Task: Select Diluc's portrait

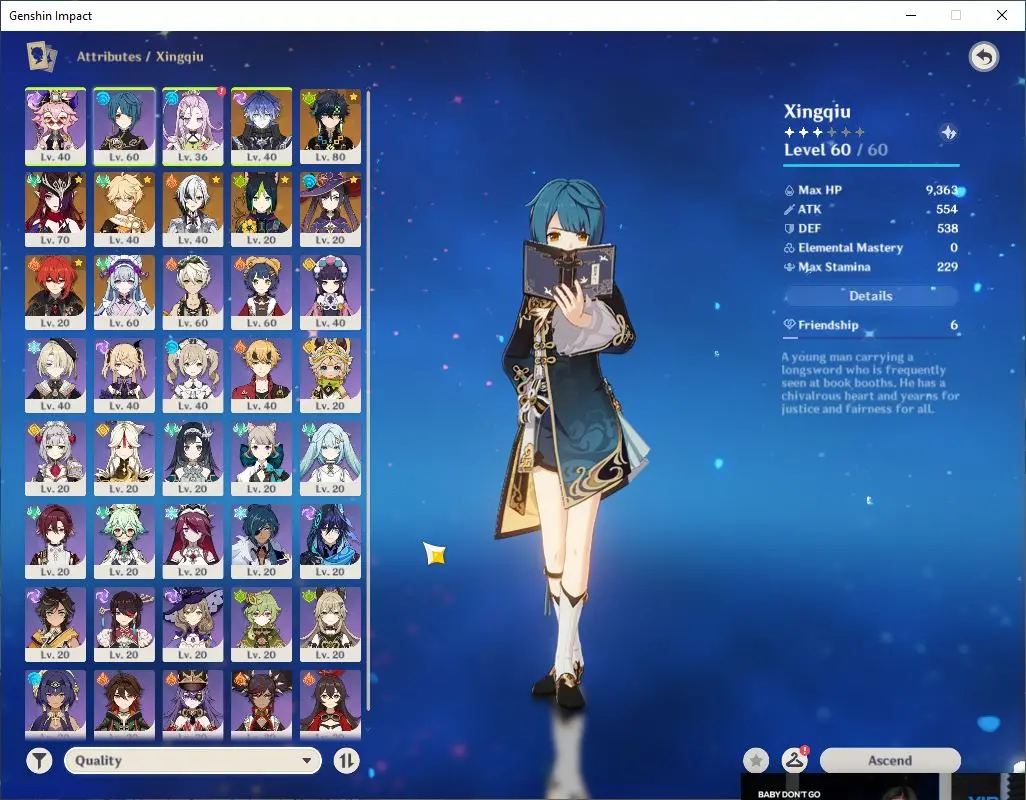Action: (x=55, y=292)
